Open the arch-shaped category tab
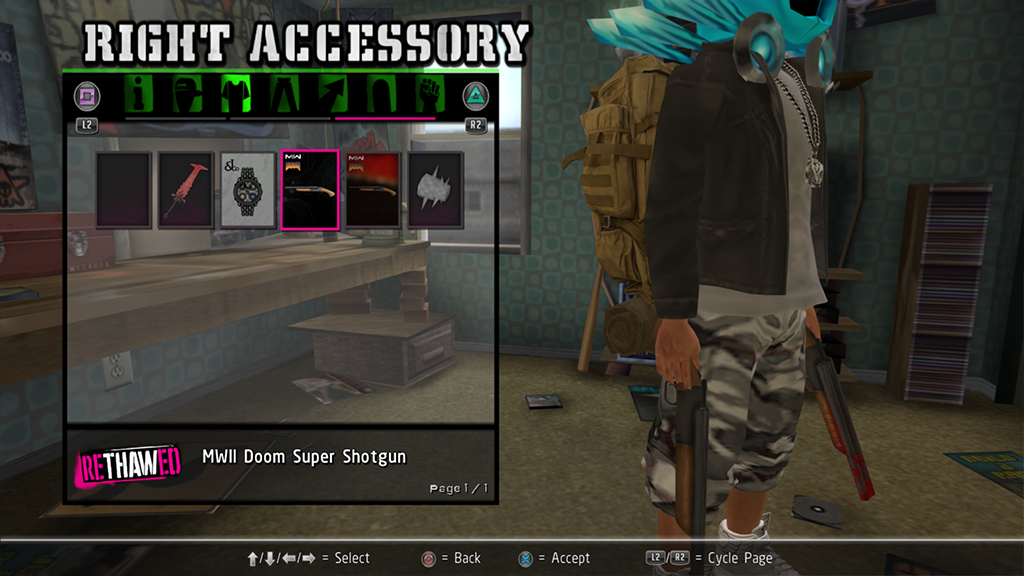Viewport: 1024px width, 576px height. [x=381, y=96]
